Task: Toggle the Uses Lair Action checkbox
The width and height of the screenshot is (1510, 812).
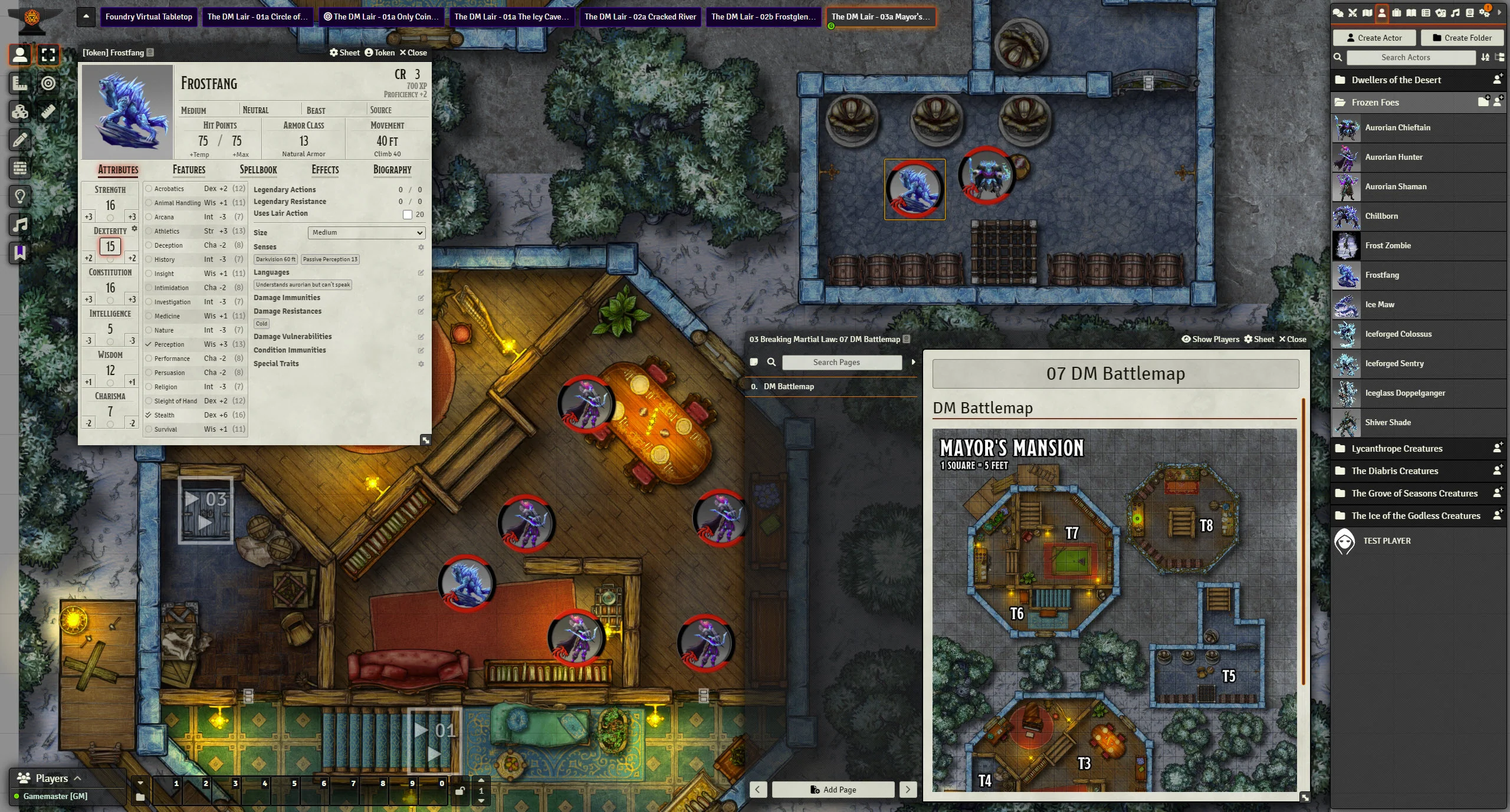Action: point(408,215)
